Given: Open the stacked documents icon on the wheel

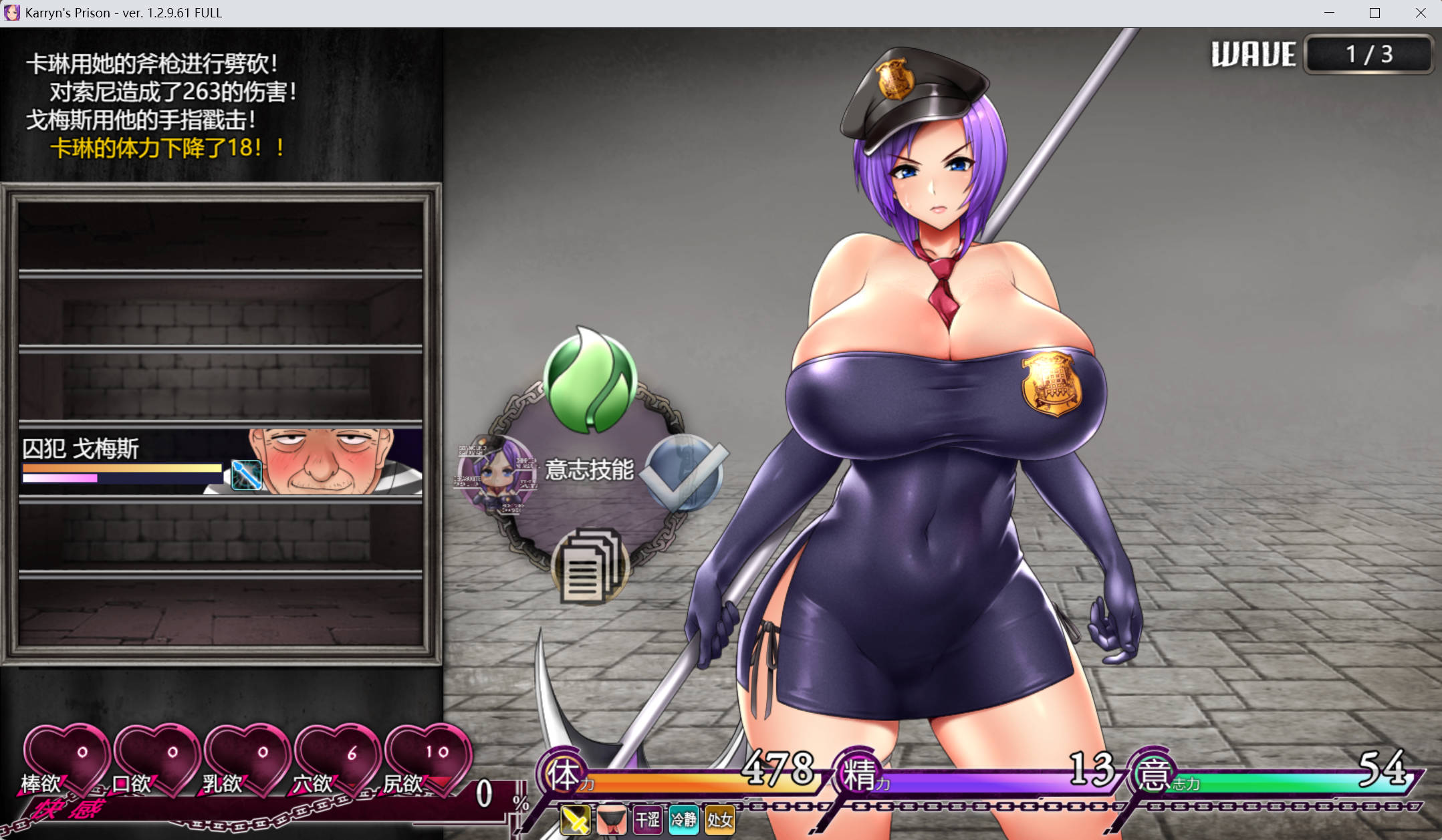Looking at the screenshot, I should pyautogui.click(x=589, y=567).
